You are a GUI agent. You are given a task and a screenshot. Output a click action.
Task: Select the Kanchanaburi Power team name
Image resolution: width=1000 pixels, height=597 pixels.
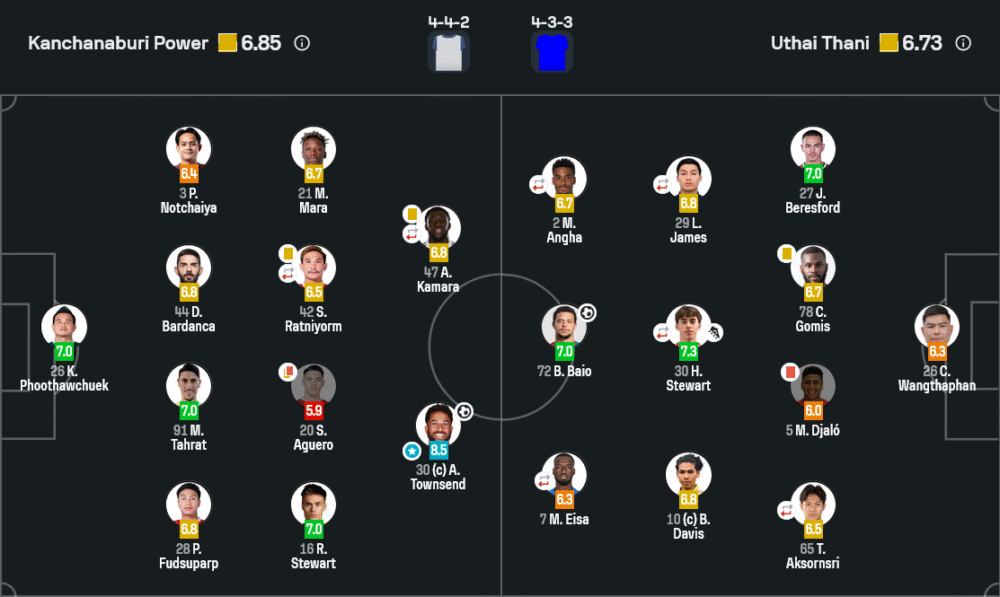click(118, 43)
